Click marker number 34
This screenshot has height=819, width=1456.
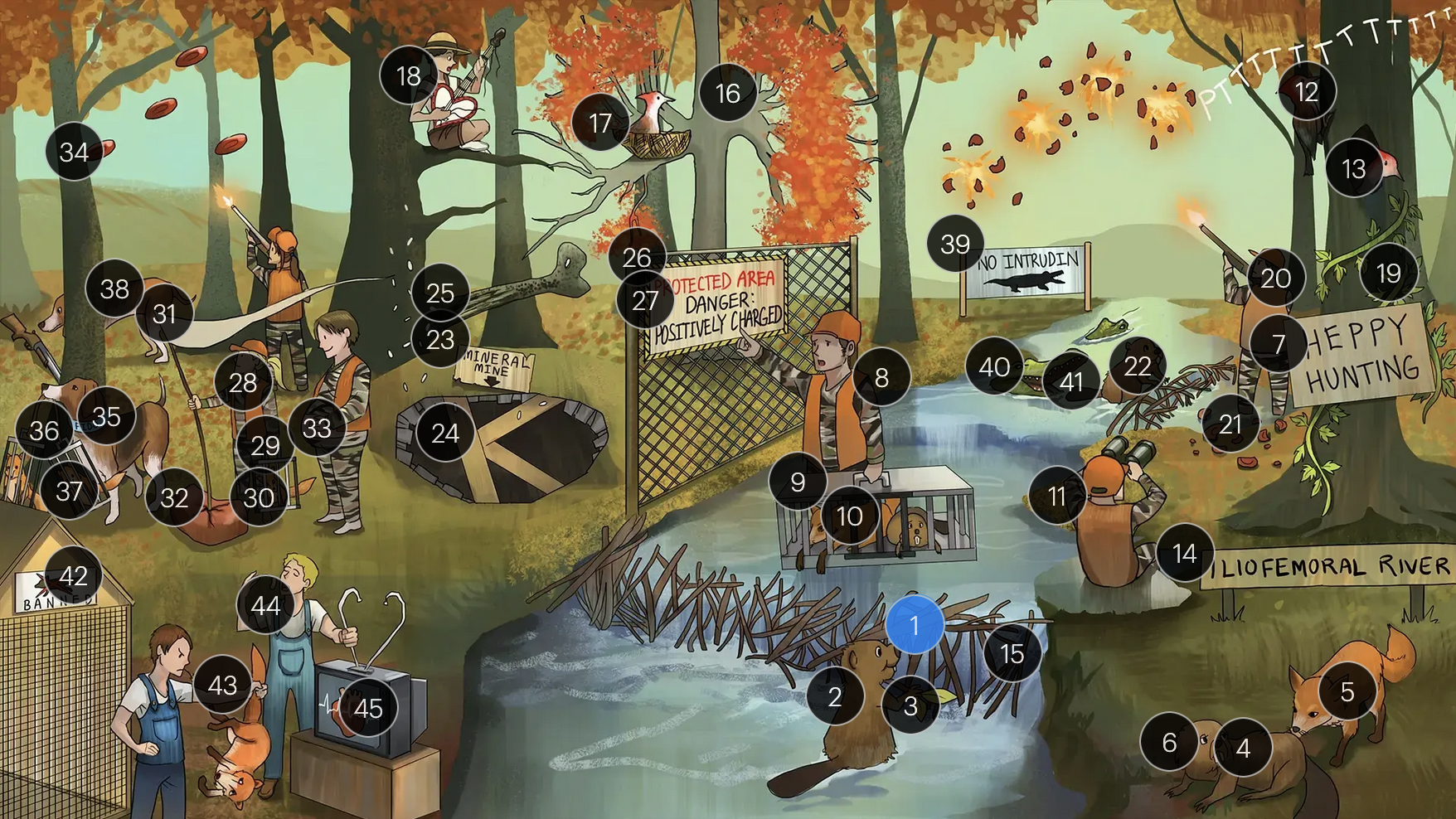[74, 152]
